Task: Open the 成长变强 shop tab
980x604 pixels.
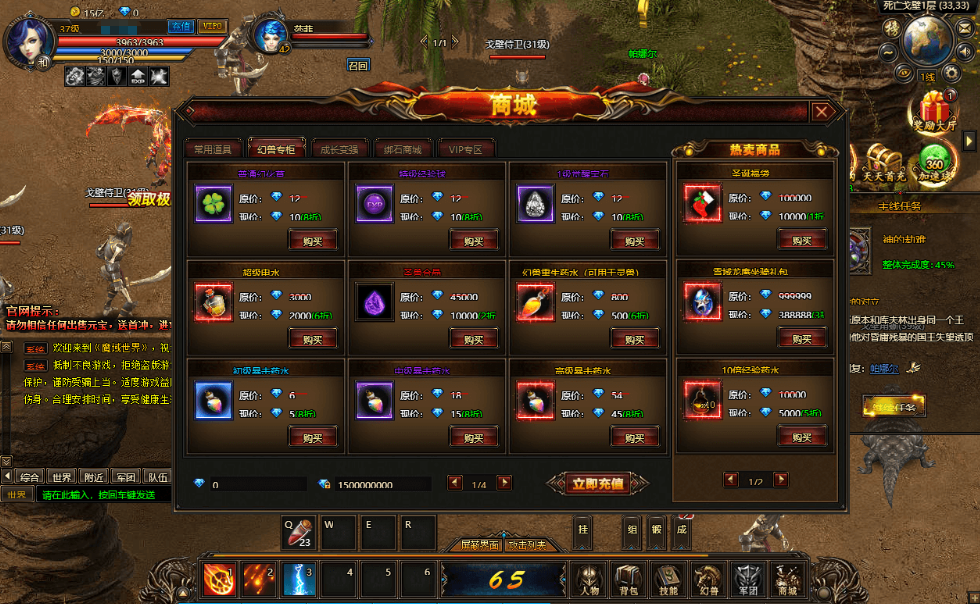Action: (337, 149)
